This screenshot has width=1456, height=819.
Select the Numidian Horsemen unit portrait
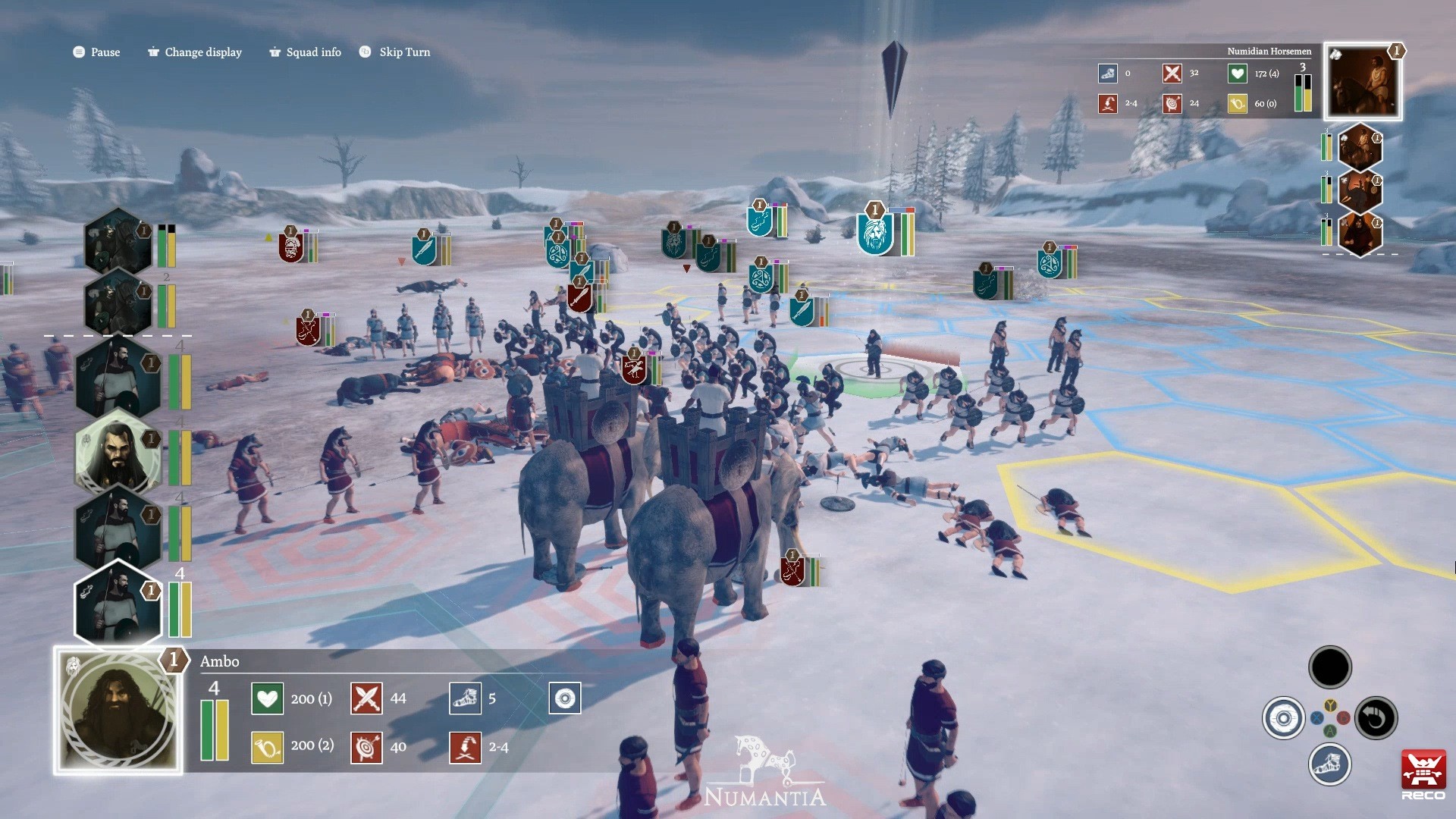1362,80
